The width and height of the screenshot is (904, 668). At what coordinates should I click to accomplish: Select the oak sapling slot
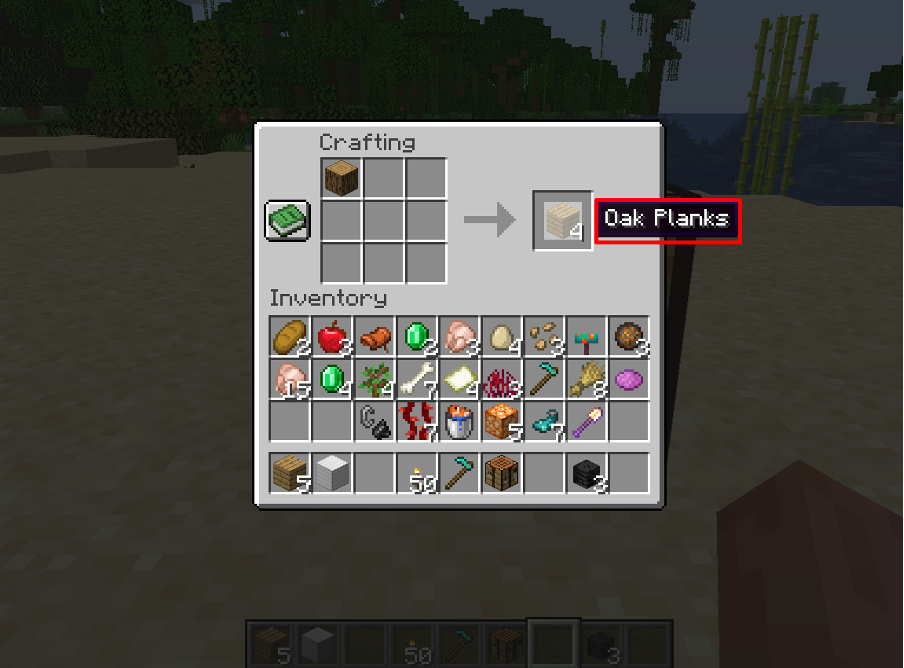click(374, 380)
